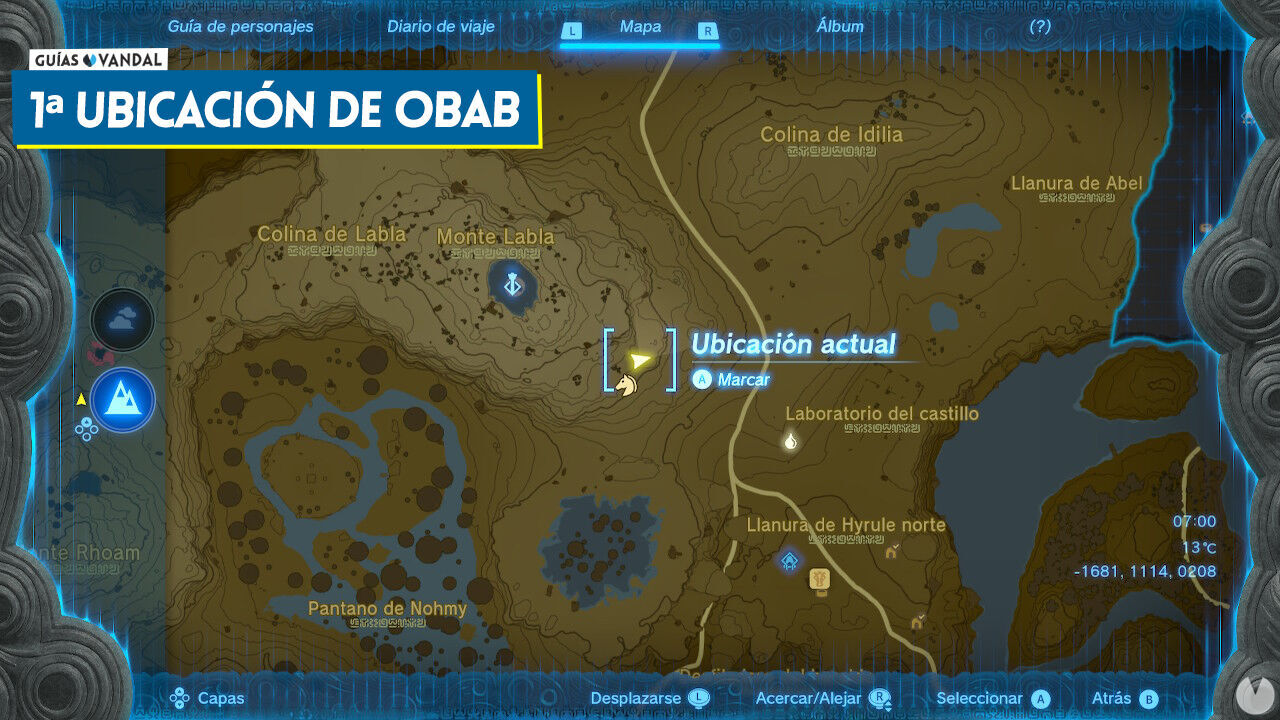
Task: Click the glowing mountain sky-view icon
Action: click(122, 399)
